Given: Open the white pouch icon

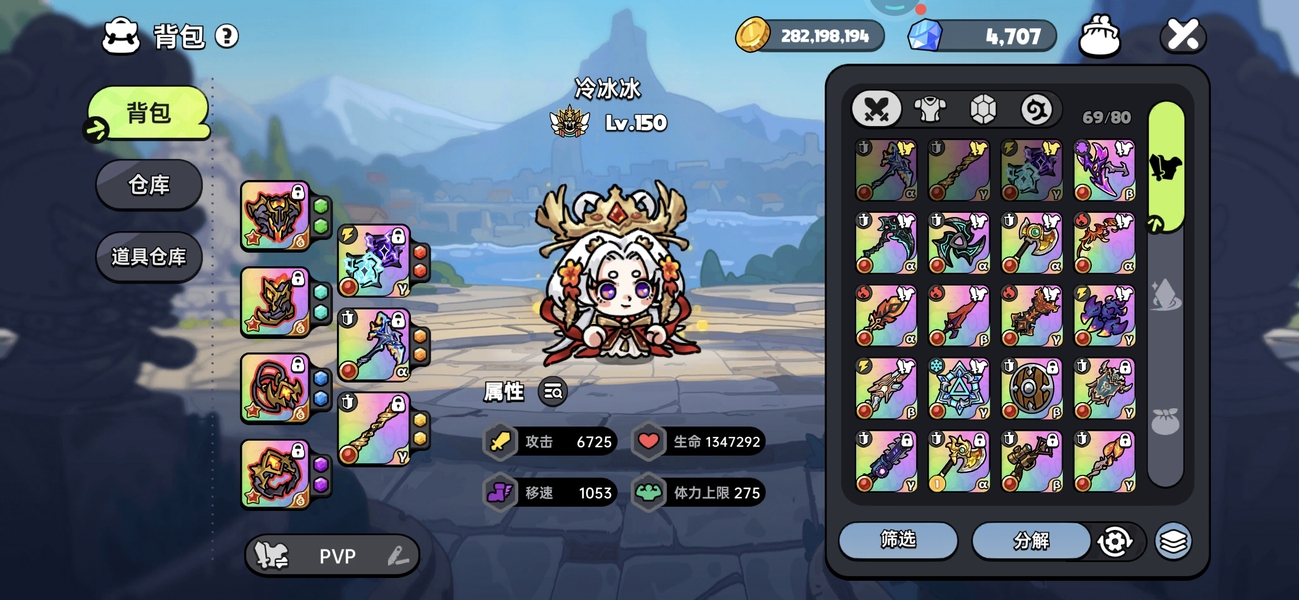Looking at the screenshot, I should pos(1099,38).
